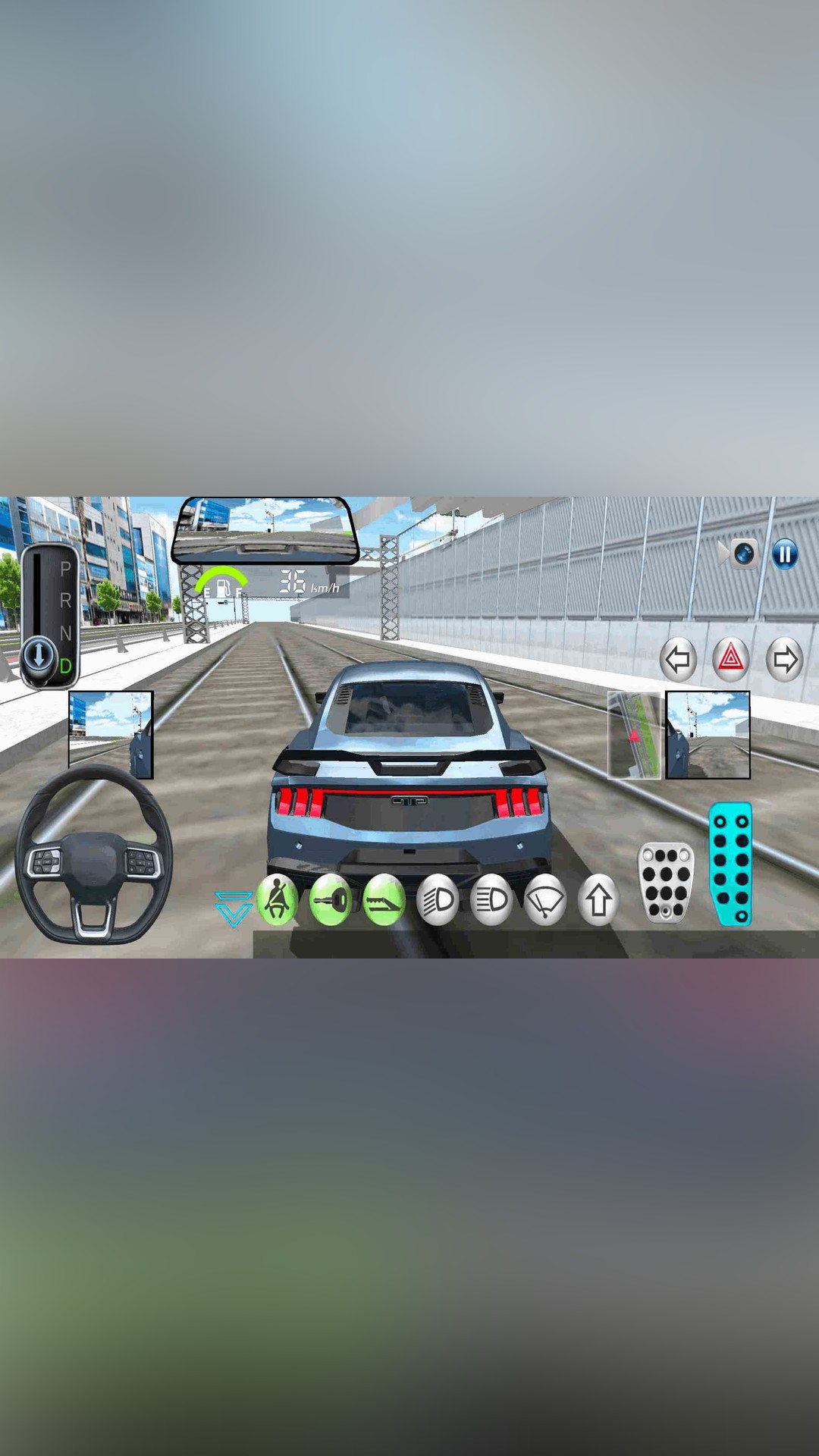Switch the camera view
The image size is (819, 1456).
pos(742,554)
